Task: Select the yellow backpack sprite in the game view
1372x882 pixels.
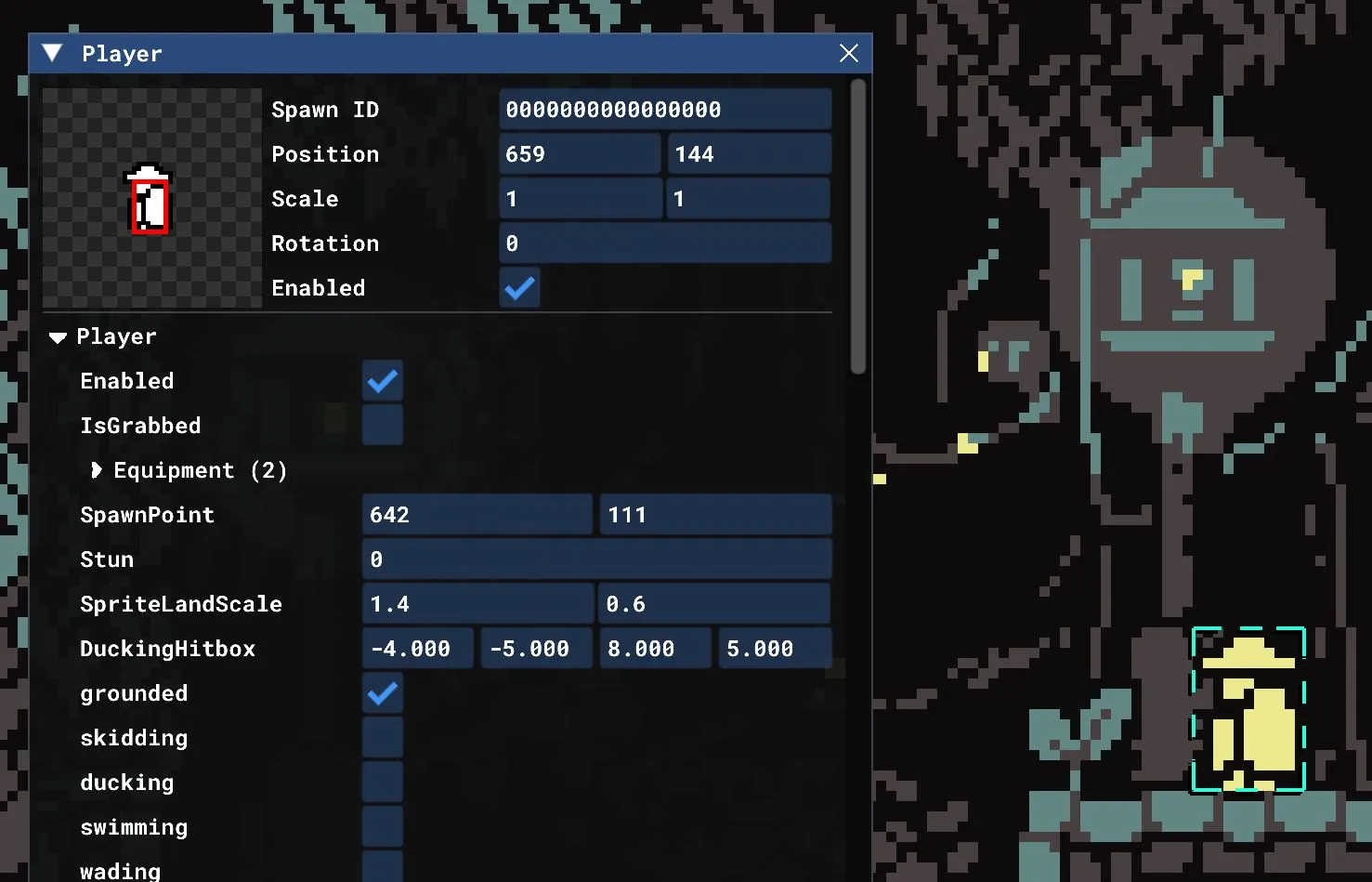Action: point(1248,711)
